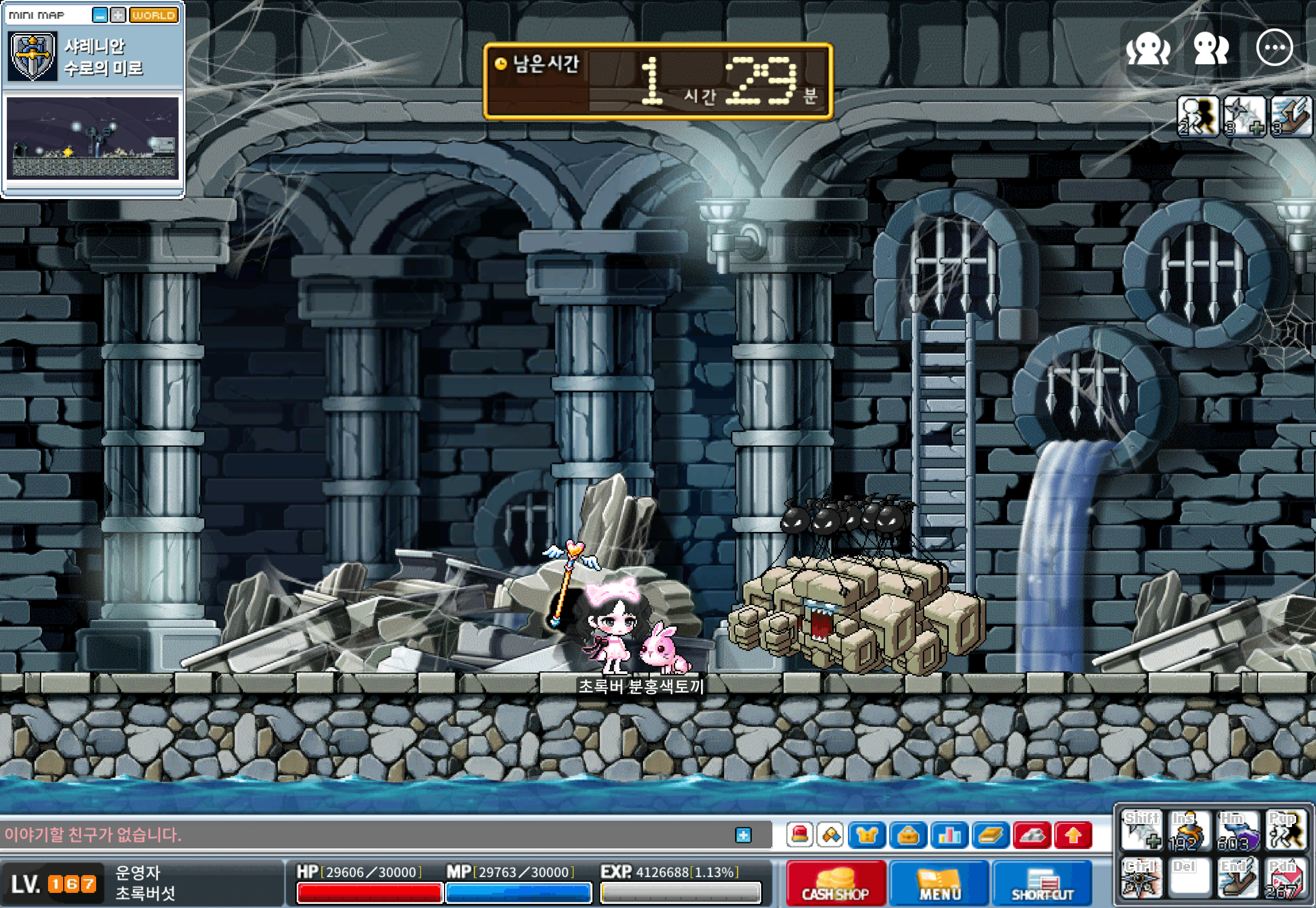Open the Cash Shop
The height and width of the screenshot is (908, 1316).
835,884
